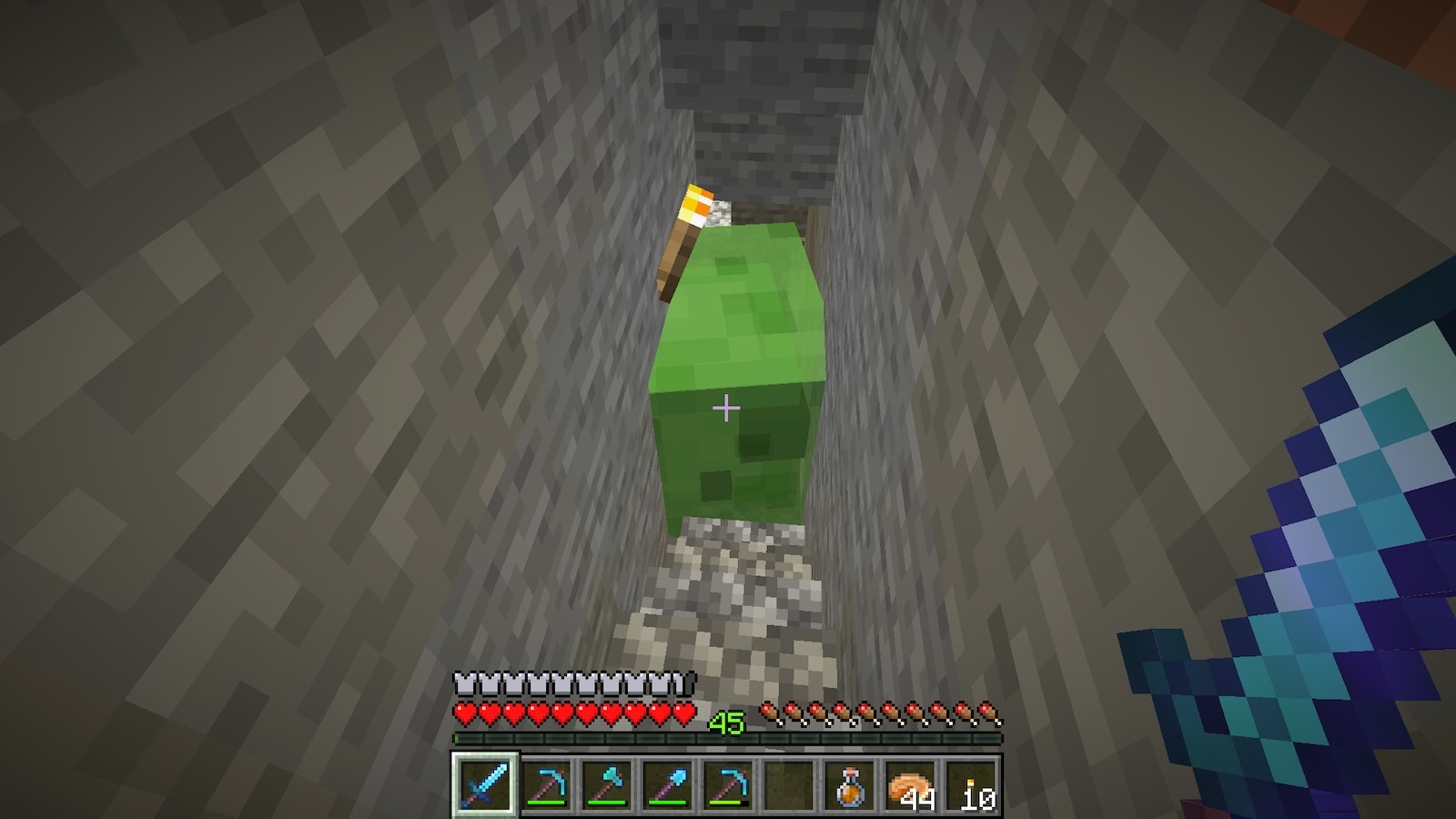Select the torch stack of 10
1456x819 pixels.
coord(973,784)
